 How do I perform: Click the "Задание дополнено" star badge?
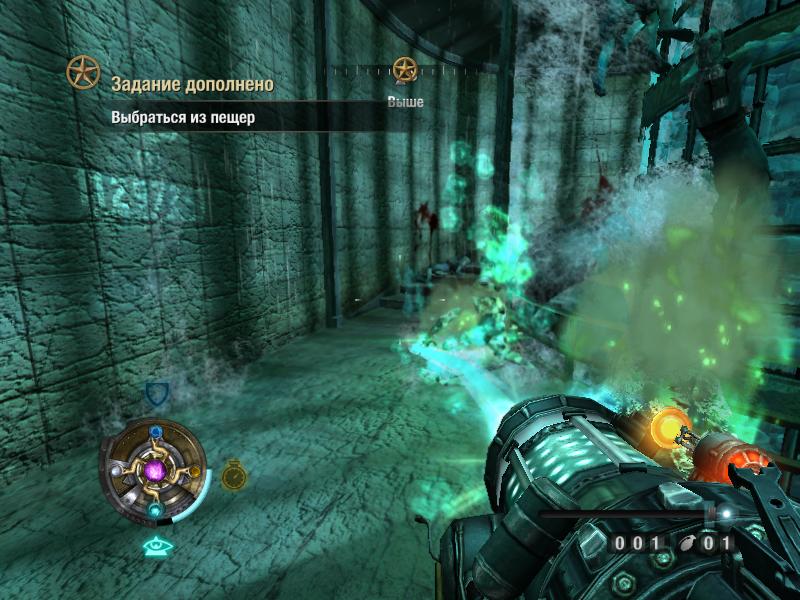coord(83,72)
